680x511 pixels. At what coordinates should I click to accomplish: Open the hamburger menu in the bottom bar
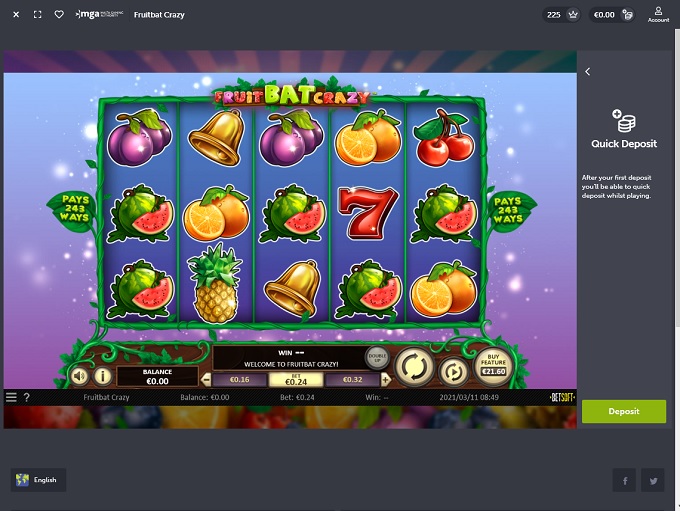(12, 397)
